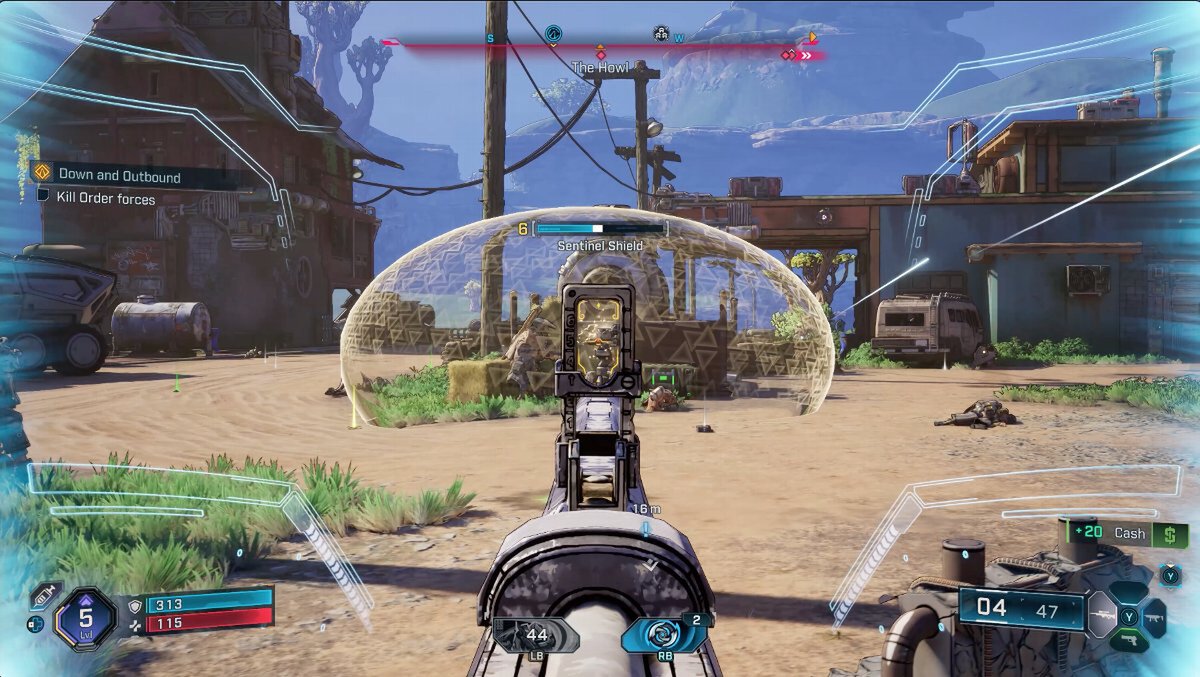Open the Down and Outbound quest tracker
This screenshot has height=677, width=1200.
[x=118, y=175]
